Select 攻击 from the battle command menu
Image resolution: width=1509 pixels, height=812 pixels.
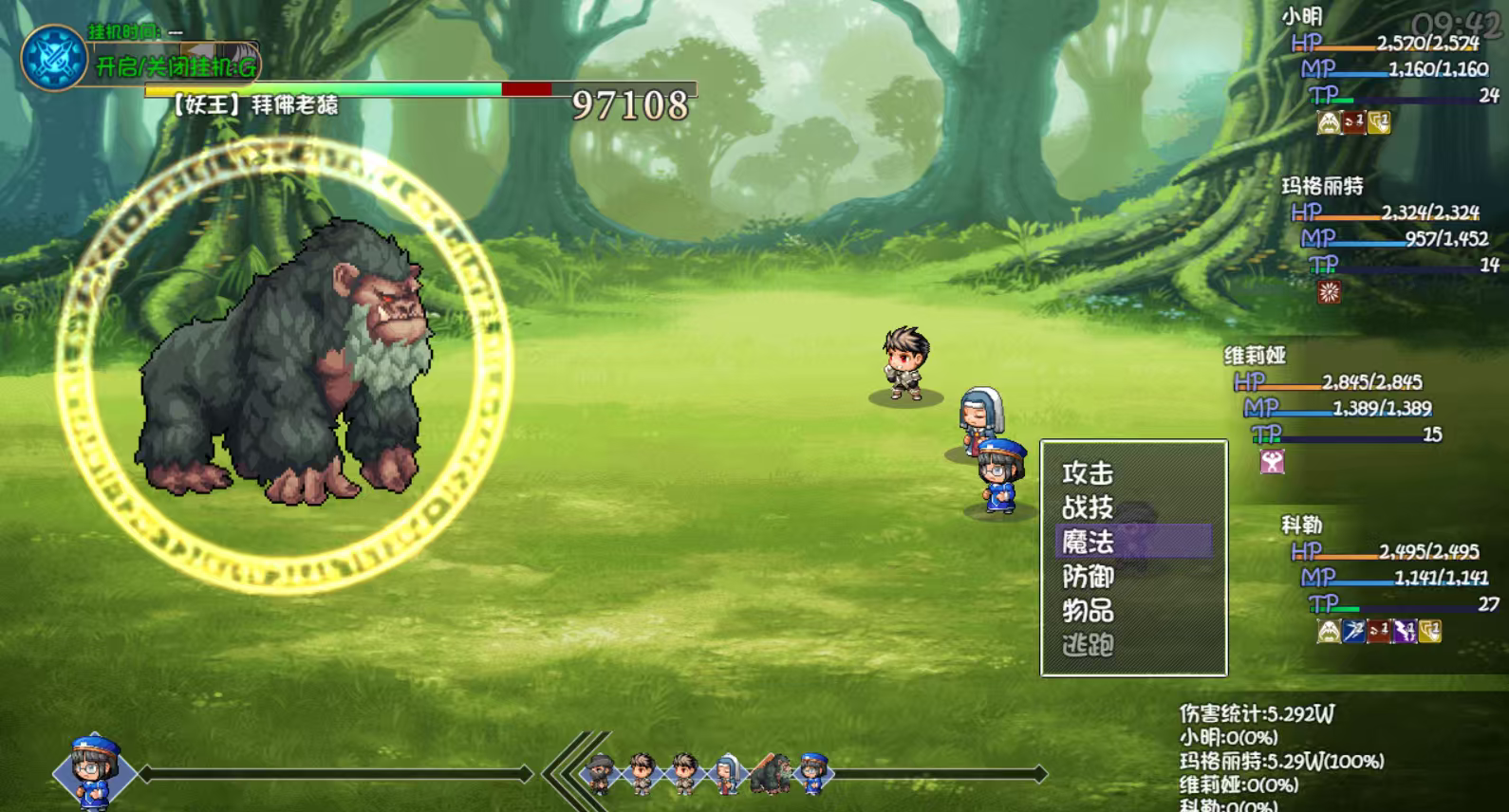[1088, 472]
